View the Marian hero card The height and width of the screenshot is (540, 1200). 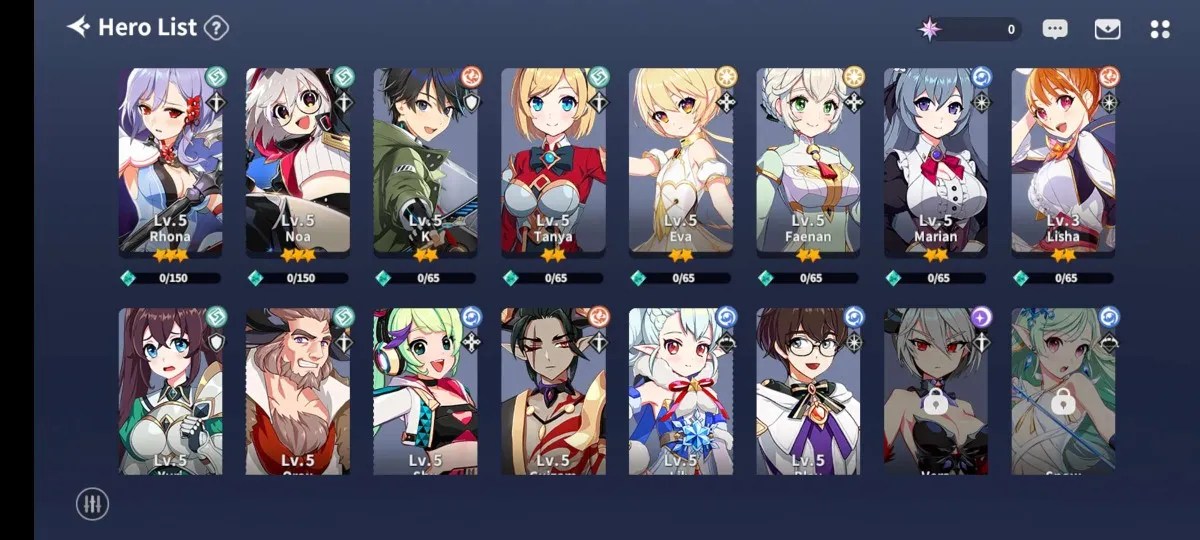[x=936, y=160]
